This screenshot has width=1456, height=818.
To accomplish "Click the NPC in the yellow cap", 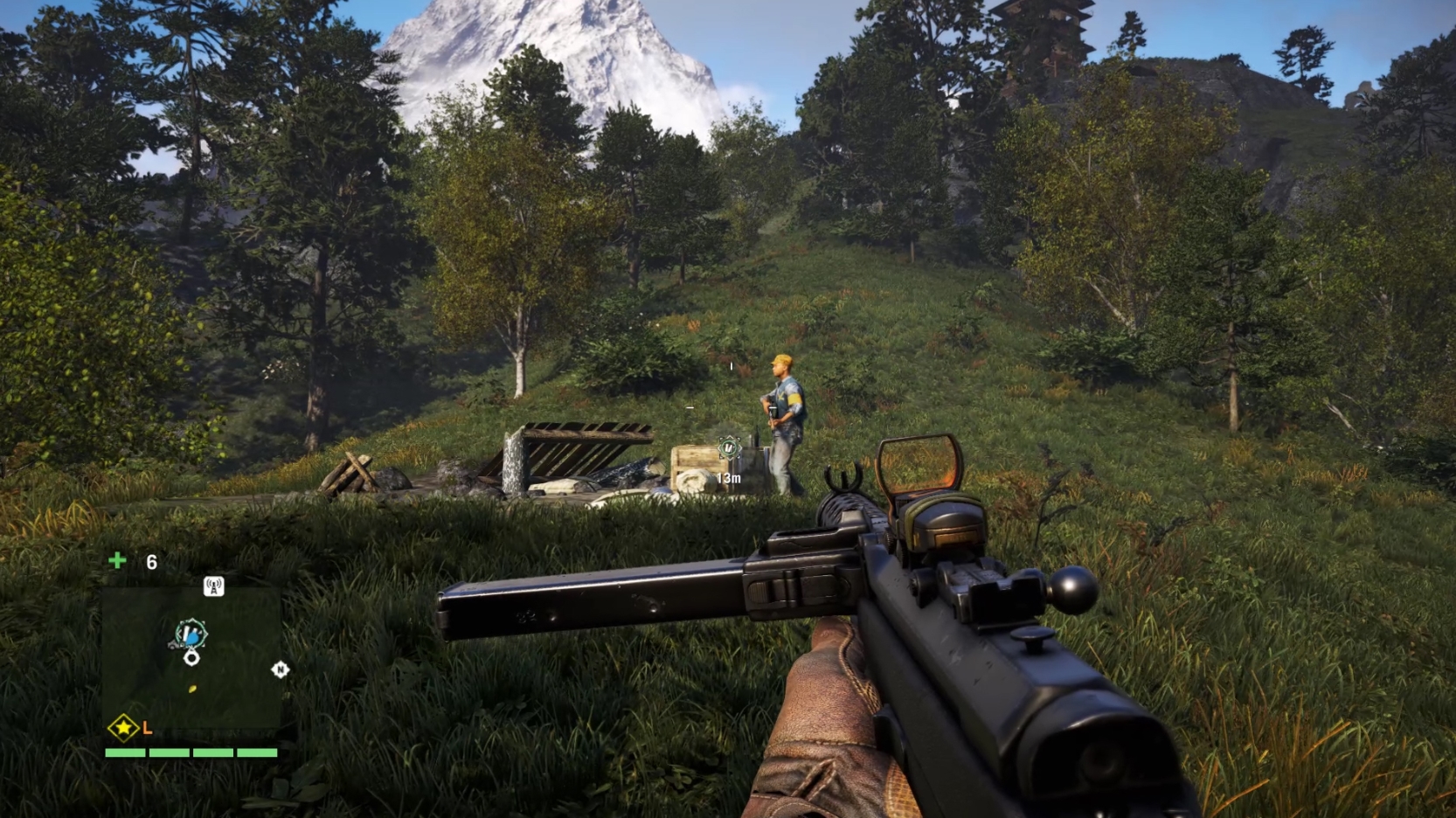I will pos(782,400).
